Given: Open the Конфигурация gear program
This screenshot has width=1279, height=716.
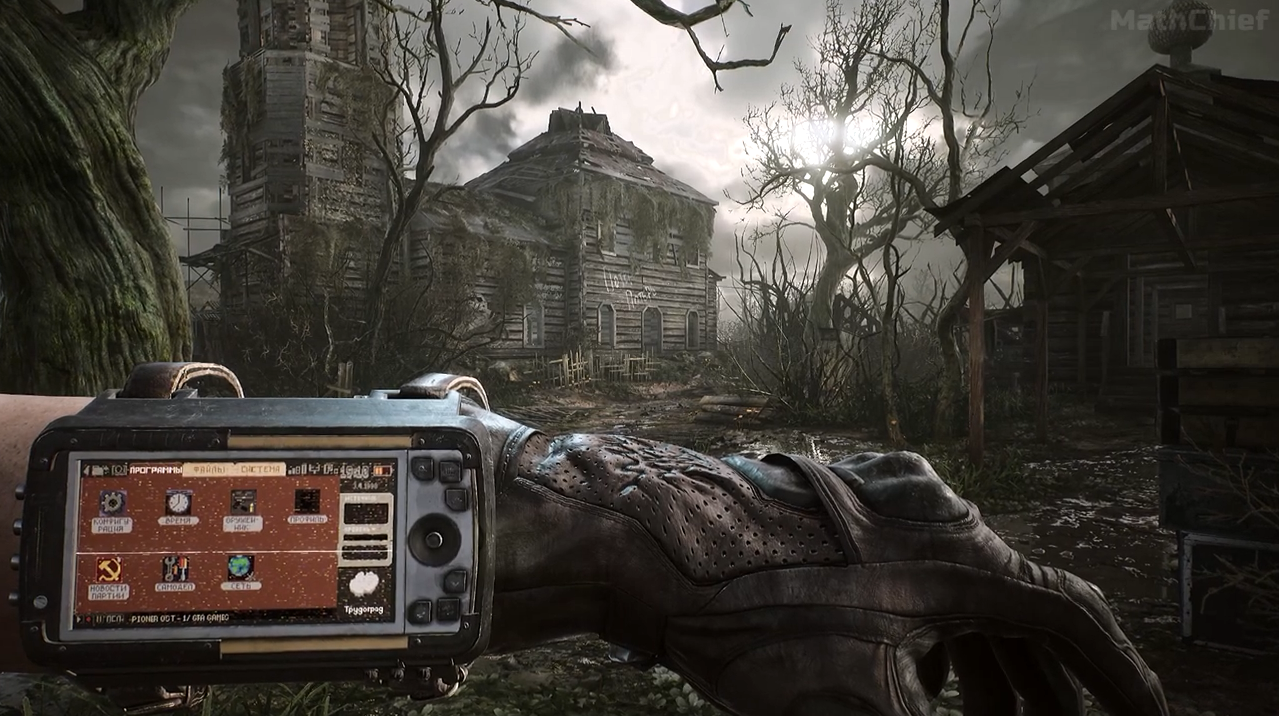Looking at the screenshot, I should (x=113, y=503).
